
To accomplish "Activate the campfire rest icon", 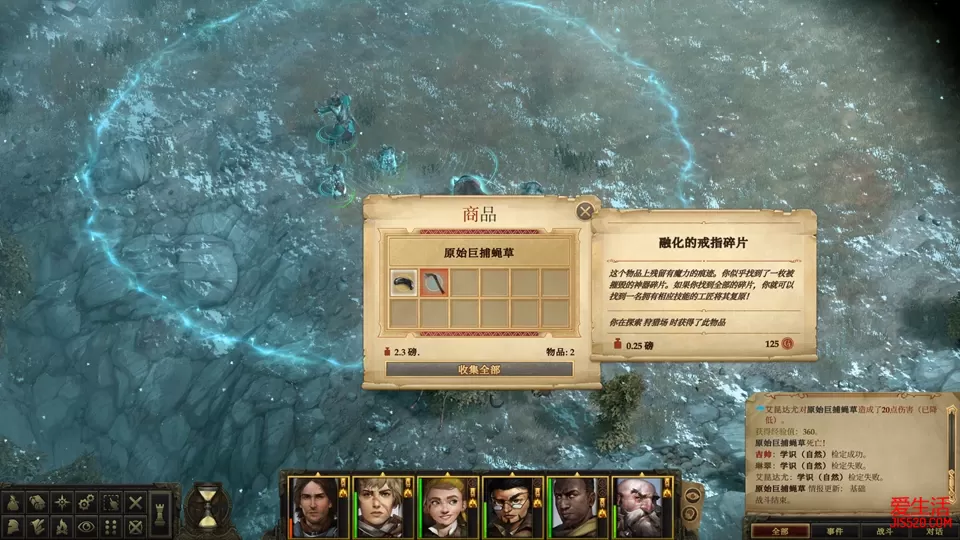I will tap(62, 526).
